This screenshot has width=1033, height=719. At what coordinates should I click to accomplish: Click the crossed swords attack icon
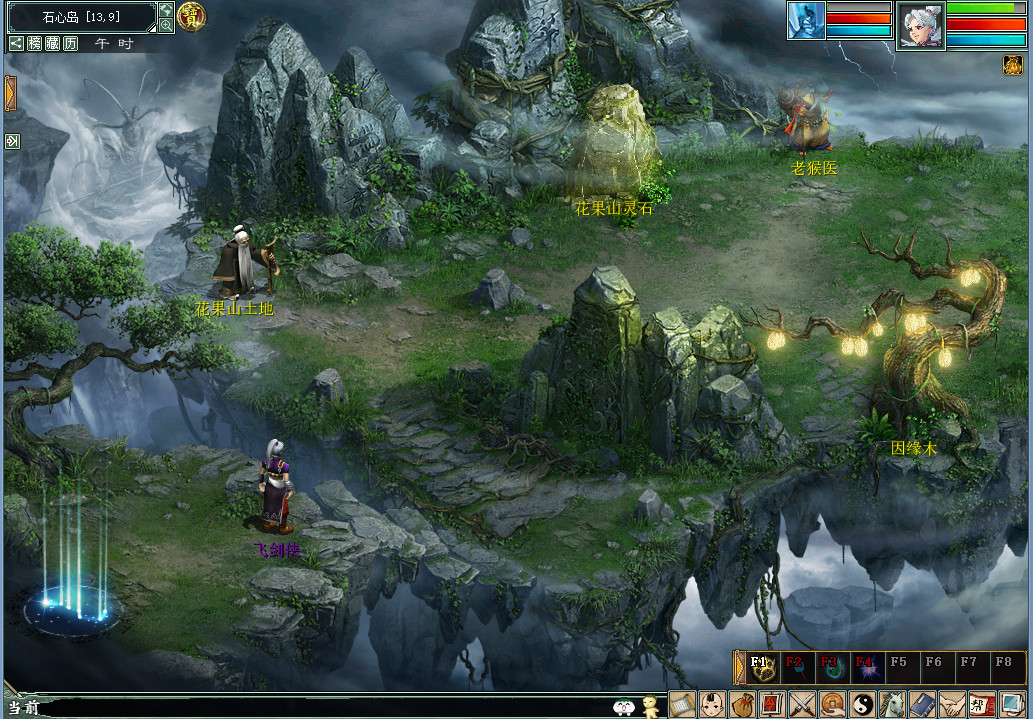coord(803,704)
